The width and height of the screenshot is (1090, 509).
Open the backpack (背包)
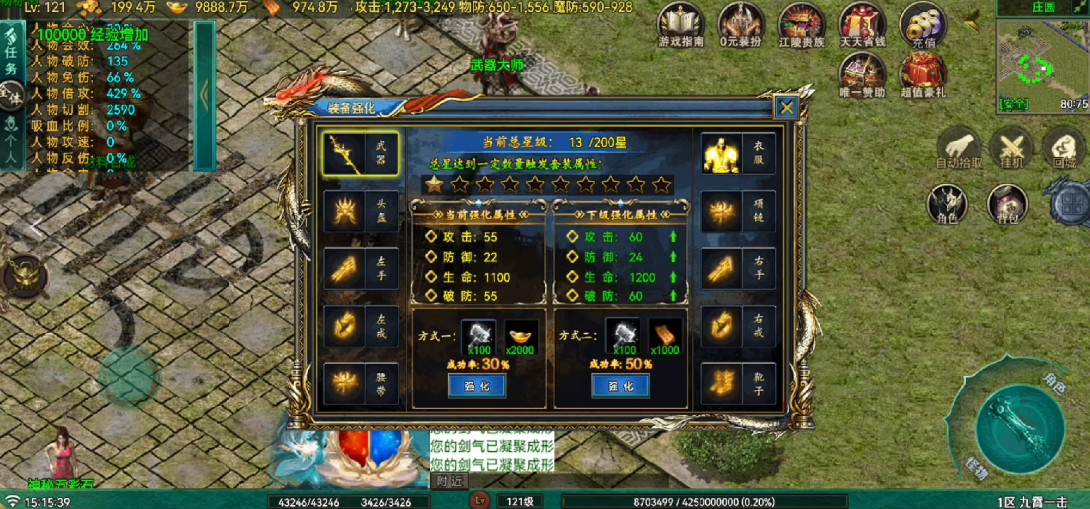tap(1006, 202)
